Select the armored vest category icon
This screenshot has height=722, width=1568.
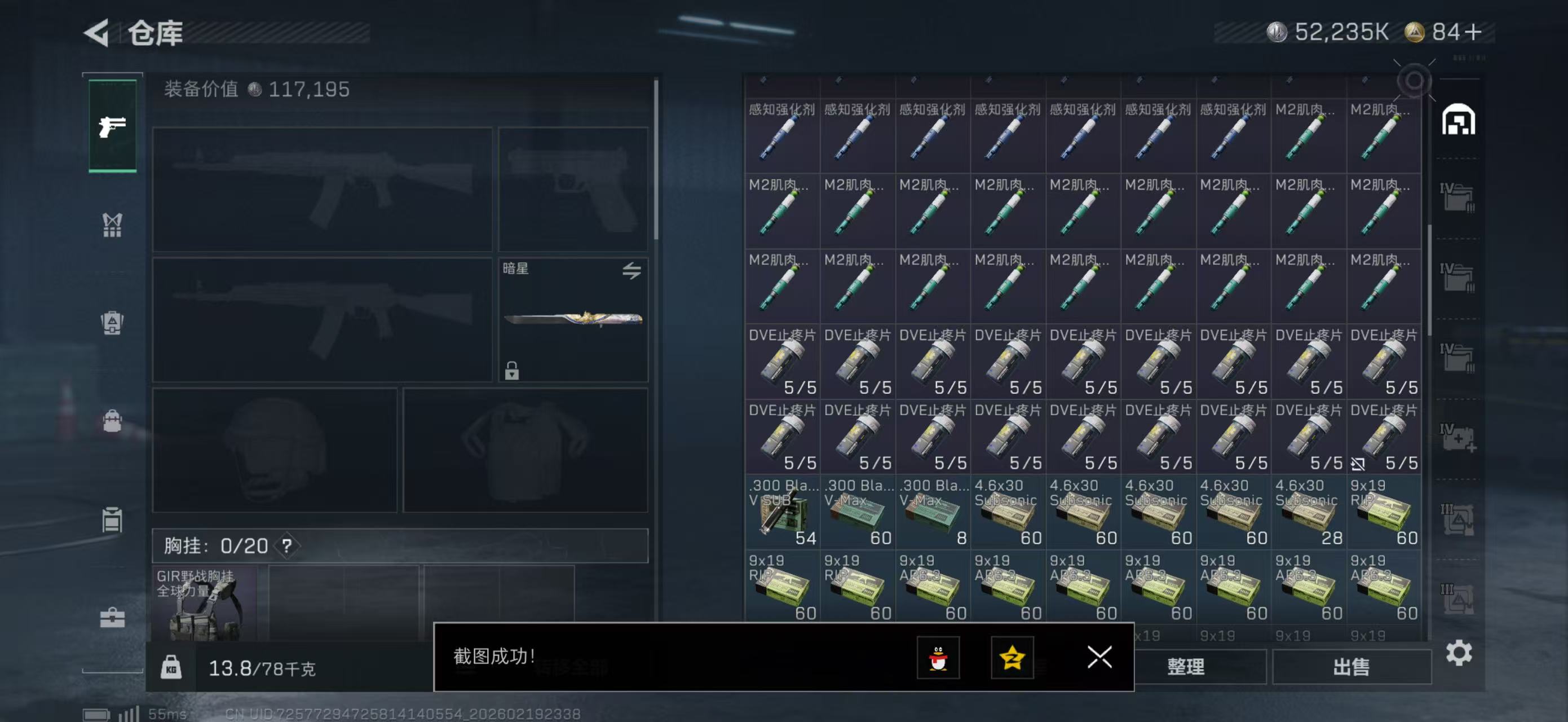tap(112, 323)
